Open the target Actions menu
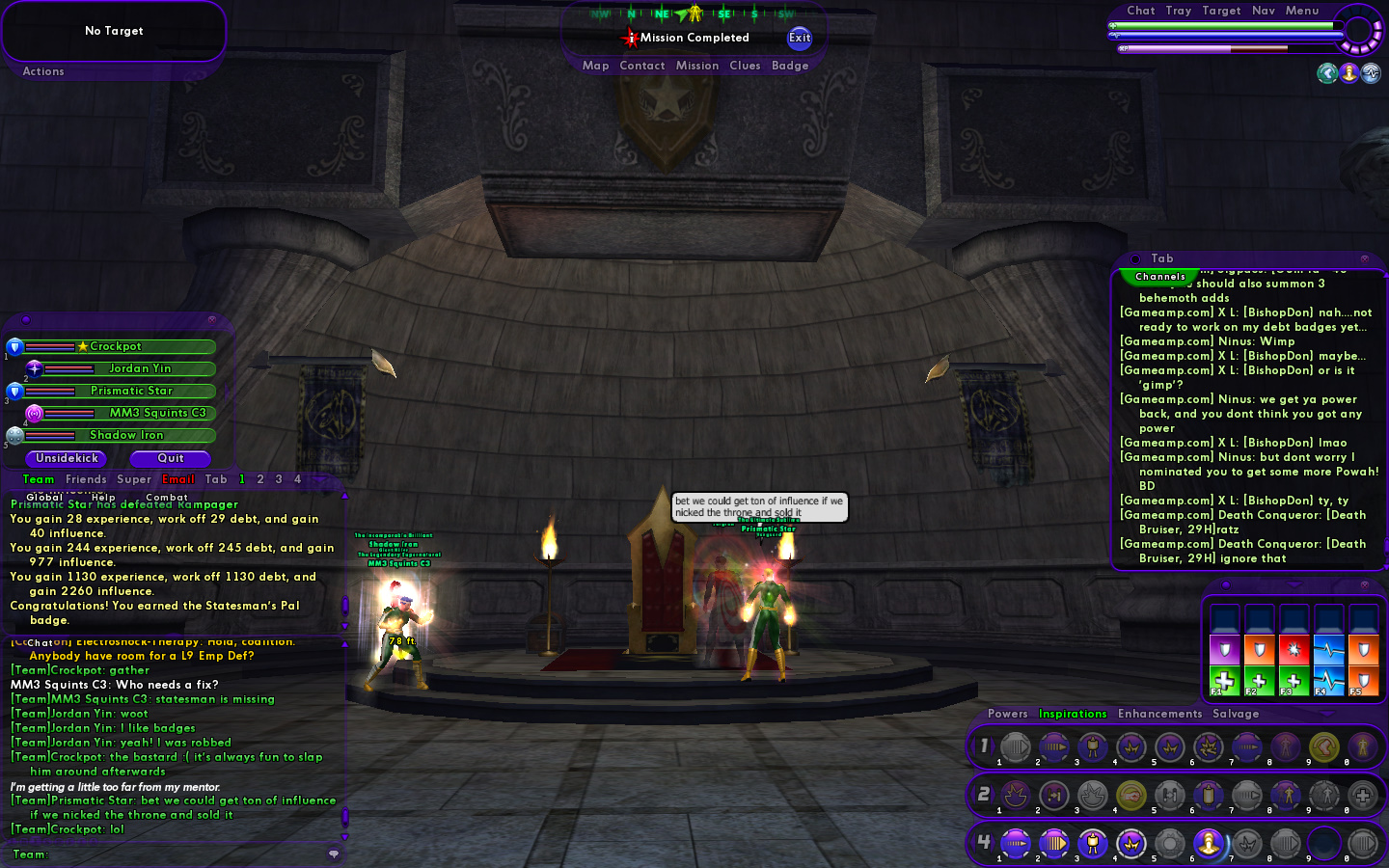The width and height of the screenshot is (1389, 868). (43, 71)
